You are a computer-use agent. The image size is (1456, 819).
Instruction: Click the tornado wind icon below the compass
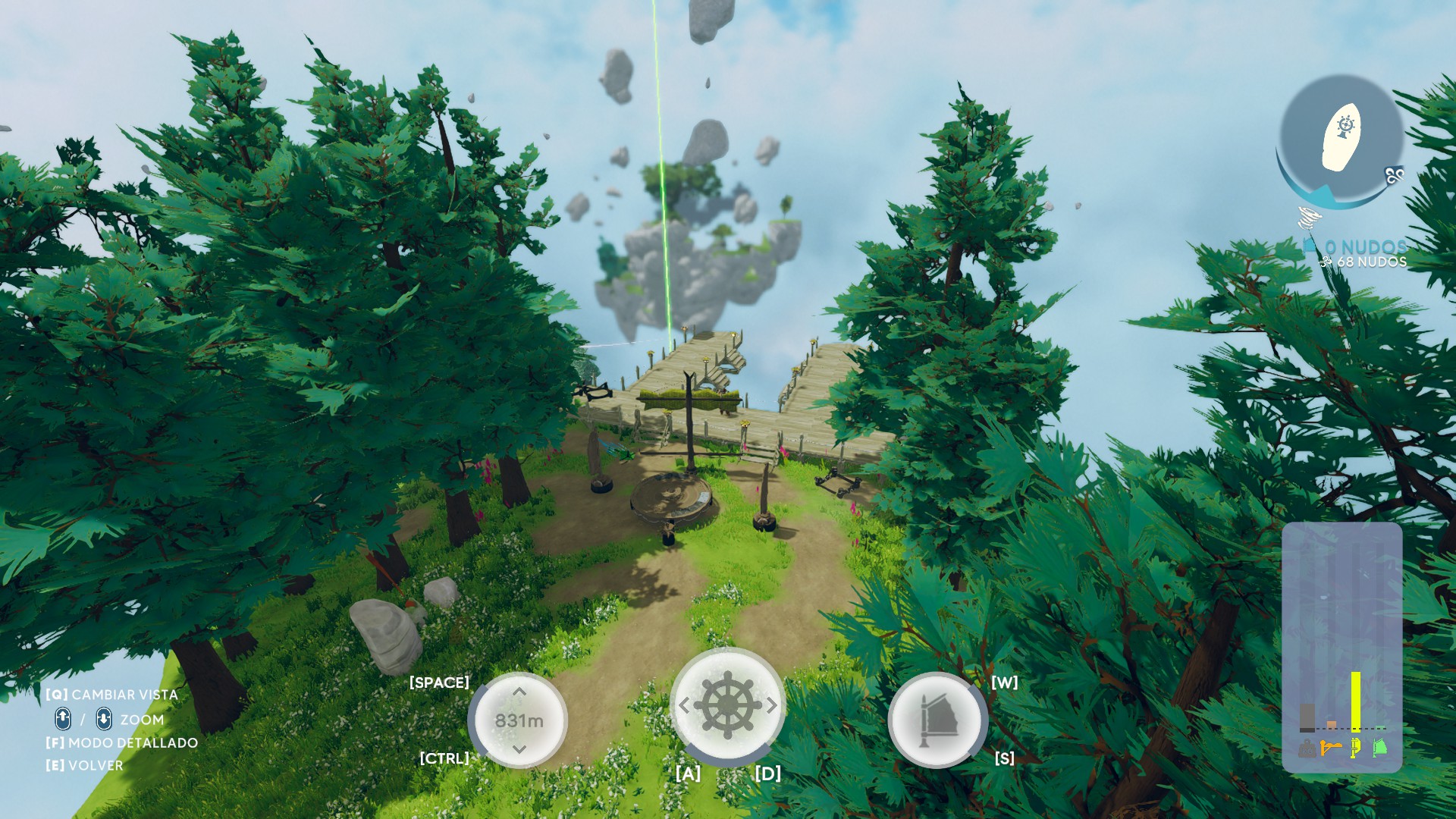tap(1310, 219)
